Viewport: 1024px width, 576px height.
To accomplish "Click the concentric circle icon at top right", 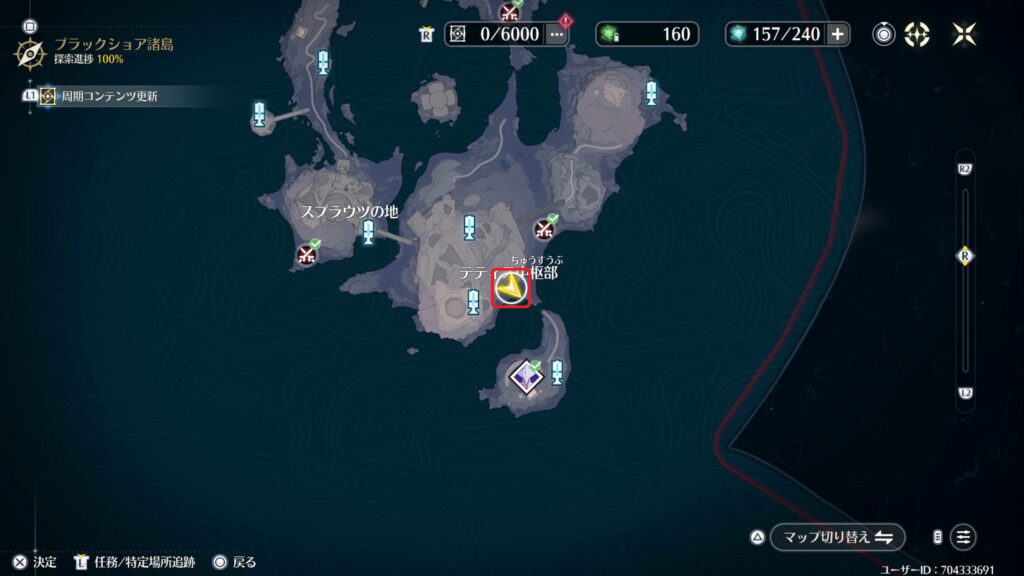I will tap(883, 34).
